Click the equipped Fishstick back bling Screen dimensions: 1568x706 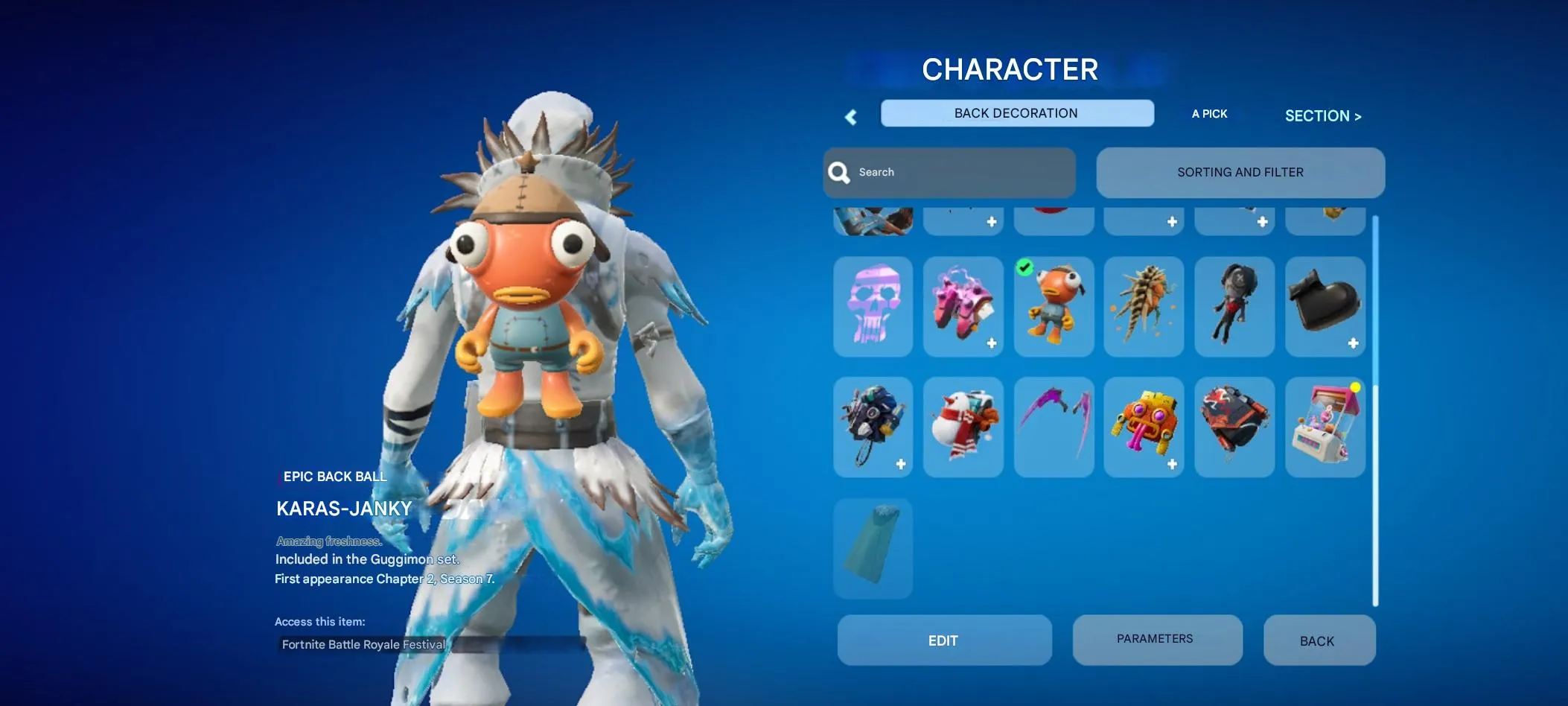pos(1054,307)
